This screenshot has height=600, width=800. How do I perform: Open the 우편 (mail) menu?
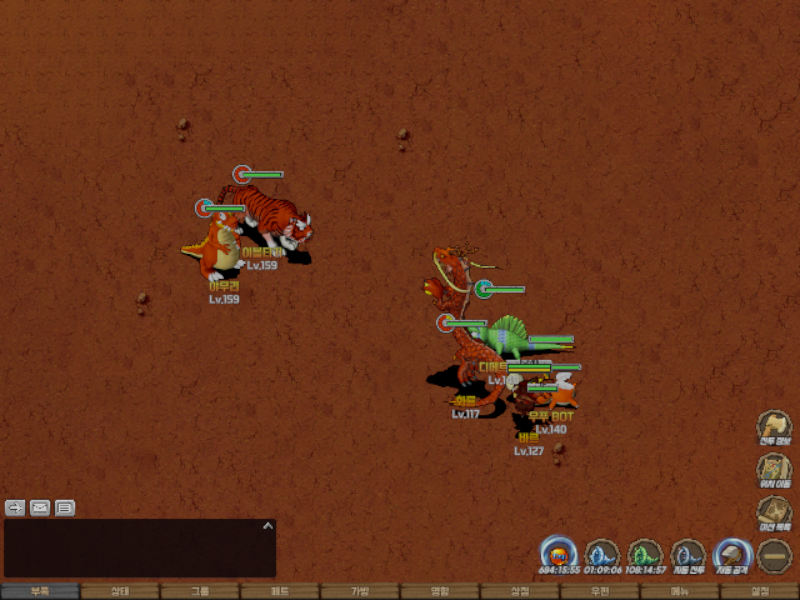click(x=600, y=591)
